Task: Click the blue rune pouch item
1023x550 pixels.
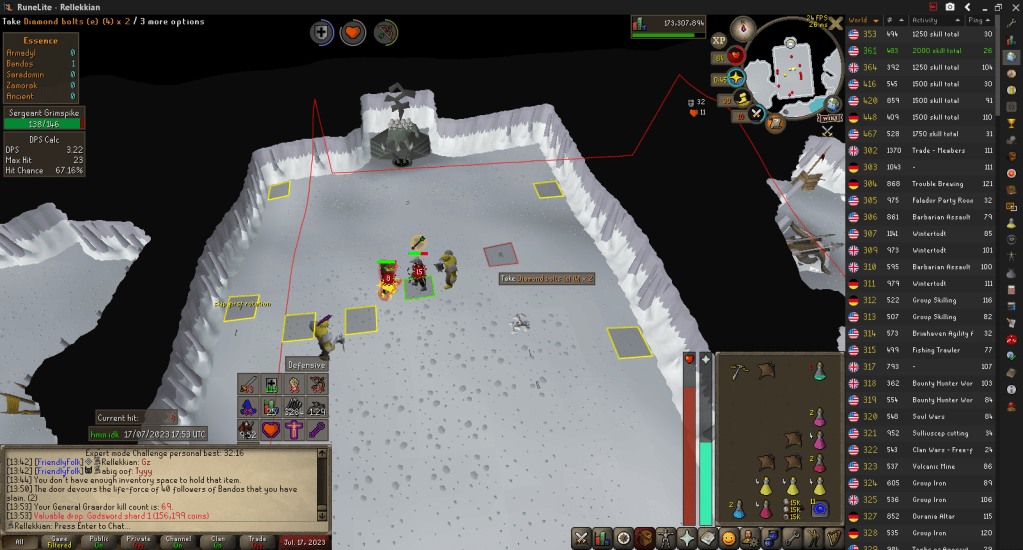Action: [819, 510]
